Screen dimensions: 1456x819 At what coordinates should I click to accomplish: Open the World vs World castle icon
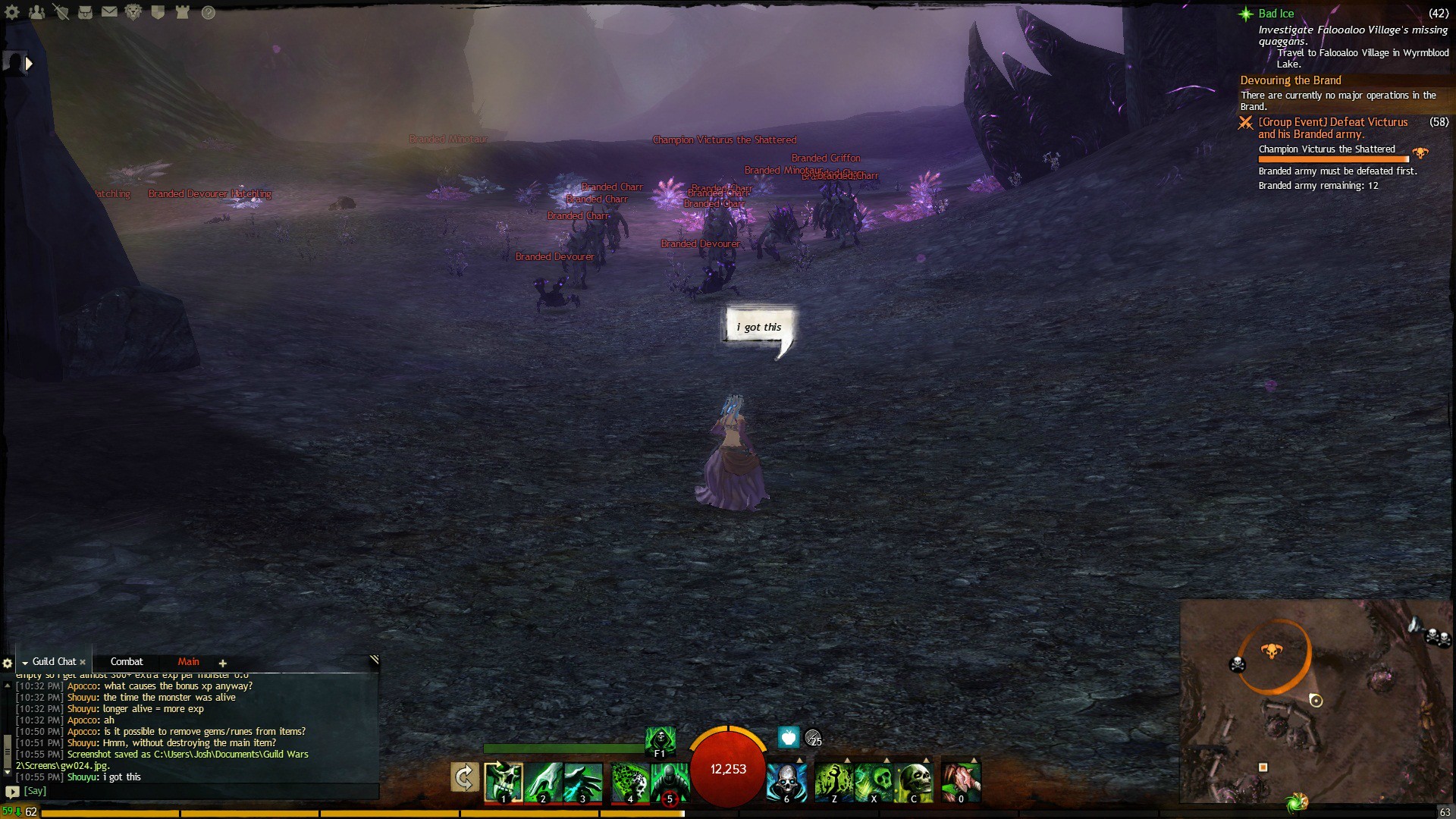[x=182, y=12]
